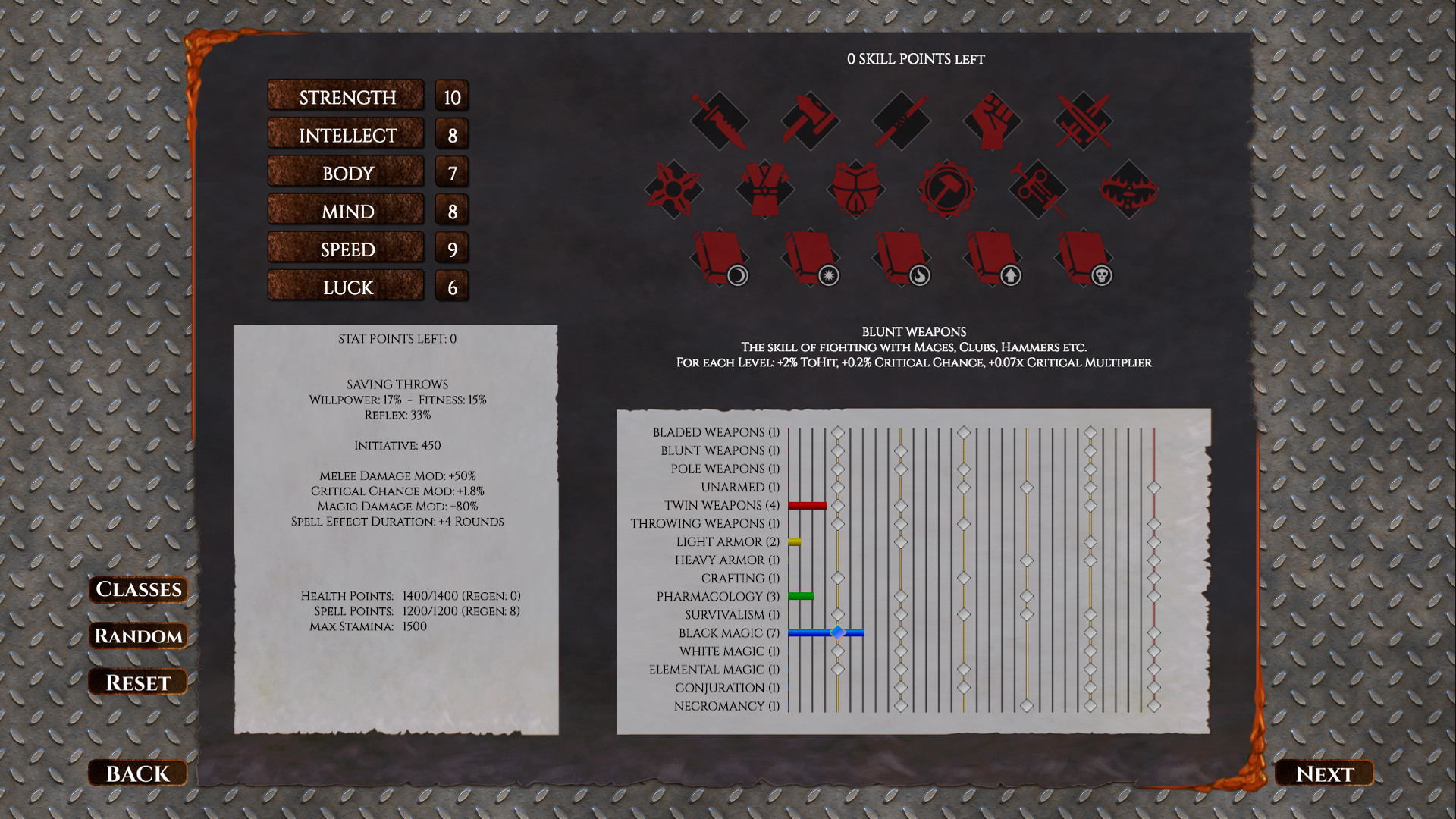Select the Crafting hammer-gear icon
The image size is (1456, 819).
[946, 190]
